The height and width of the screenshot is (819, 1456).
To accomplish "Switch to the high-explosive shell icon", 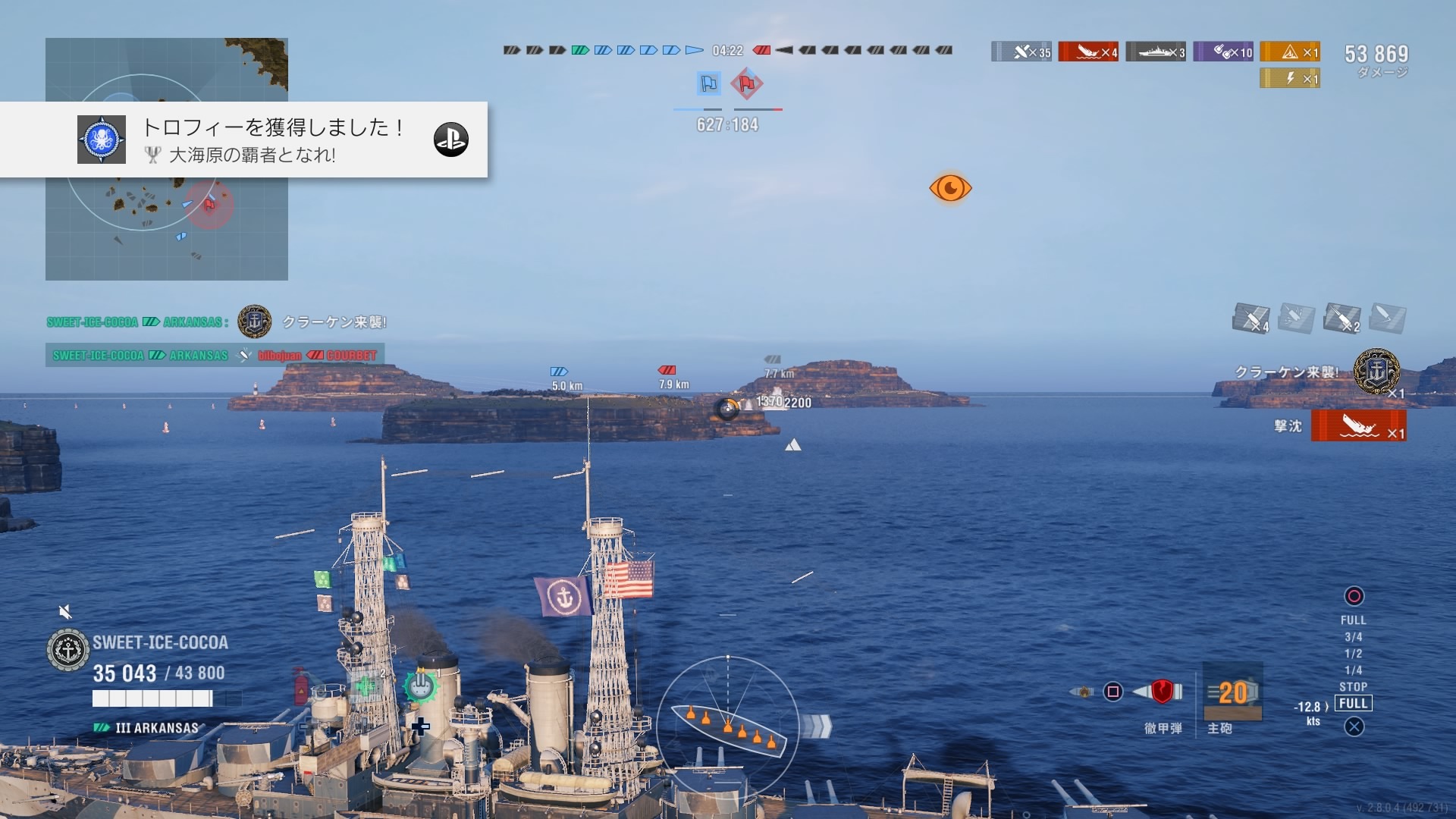I will tap(1083, 692).
